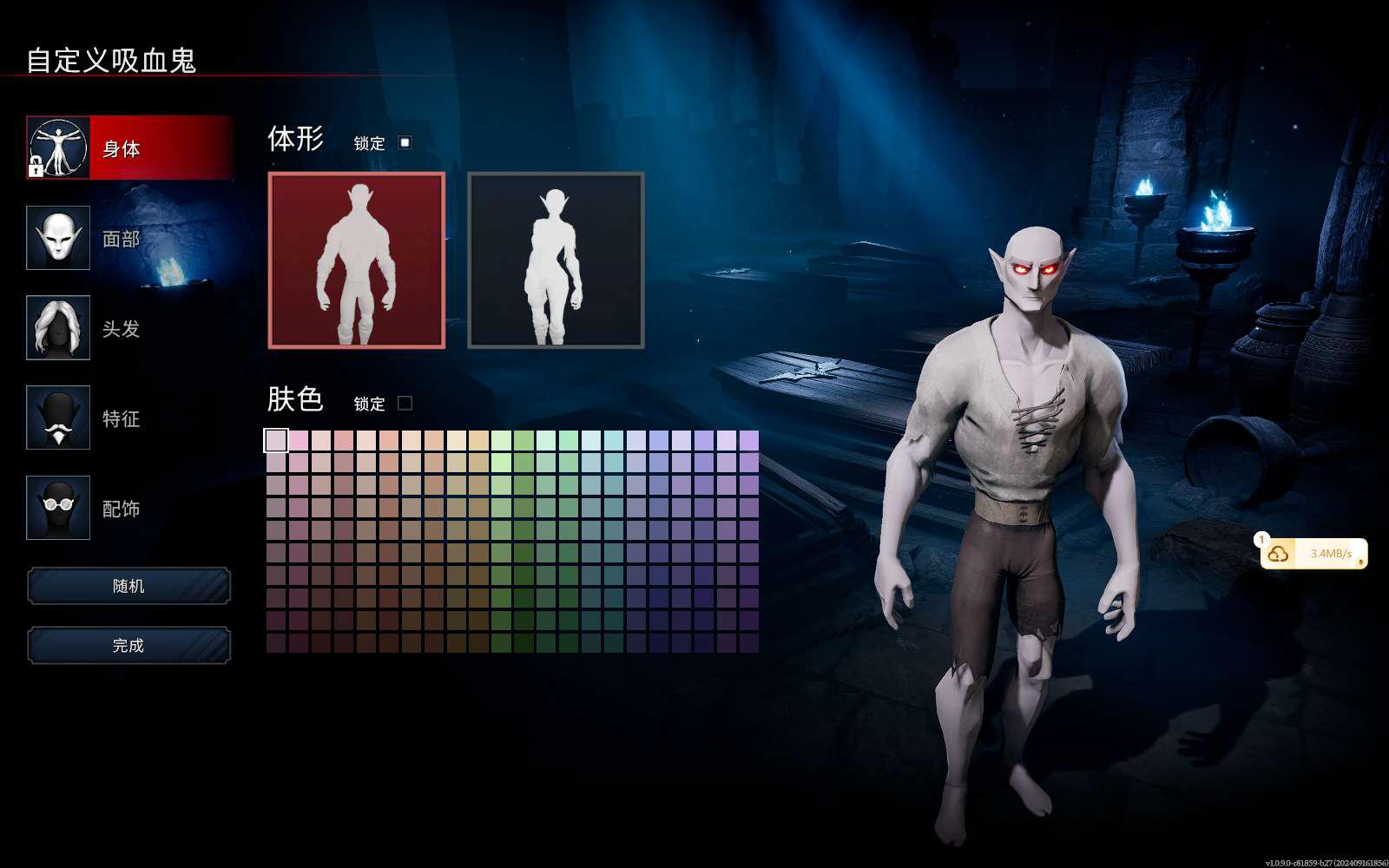Select the female body type silhouette
The height and width of the screenshot is (868, 1389).
pos(556,260)
